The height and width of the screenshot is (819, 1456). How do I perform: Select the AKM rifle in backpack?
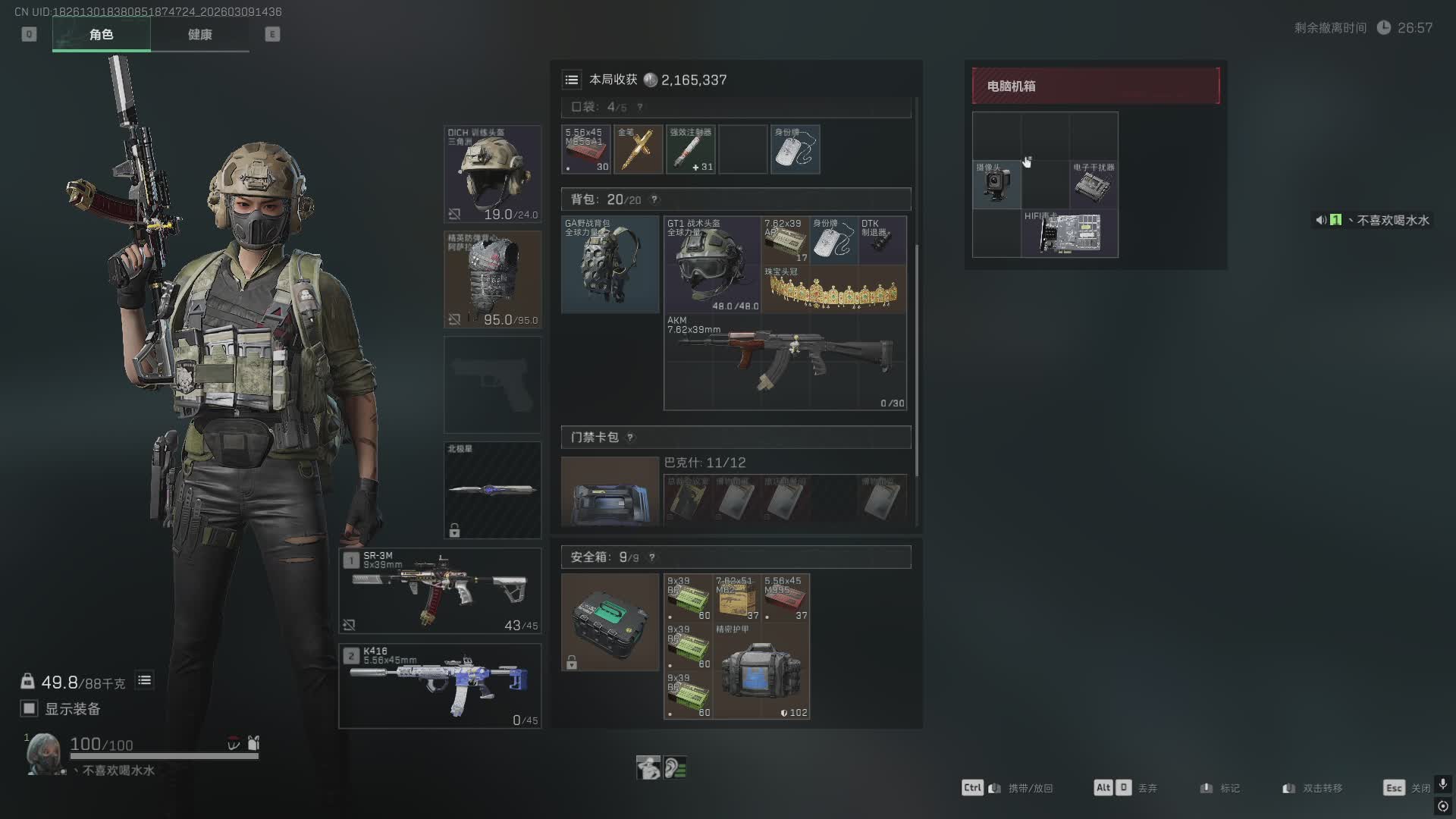(x=785, y=362)
